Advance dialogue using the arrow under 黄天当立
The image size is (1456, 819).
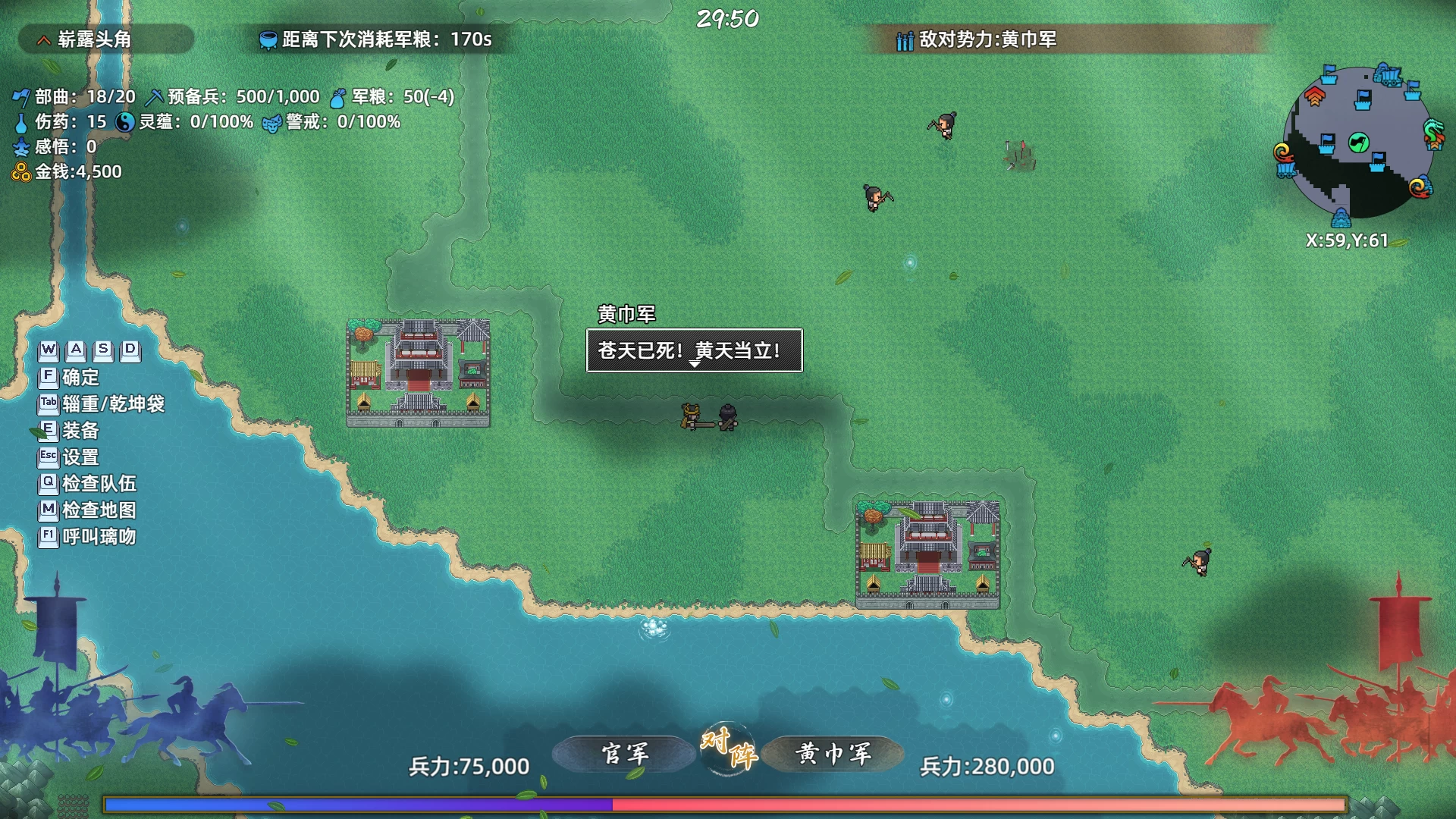pos(694,363)
